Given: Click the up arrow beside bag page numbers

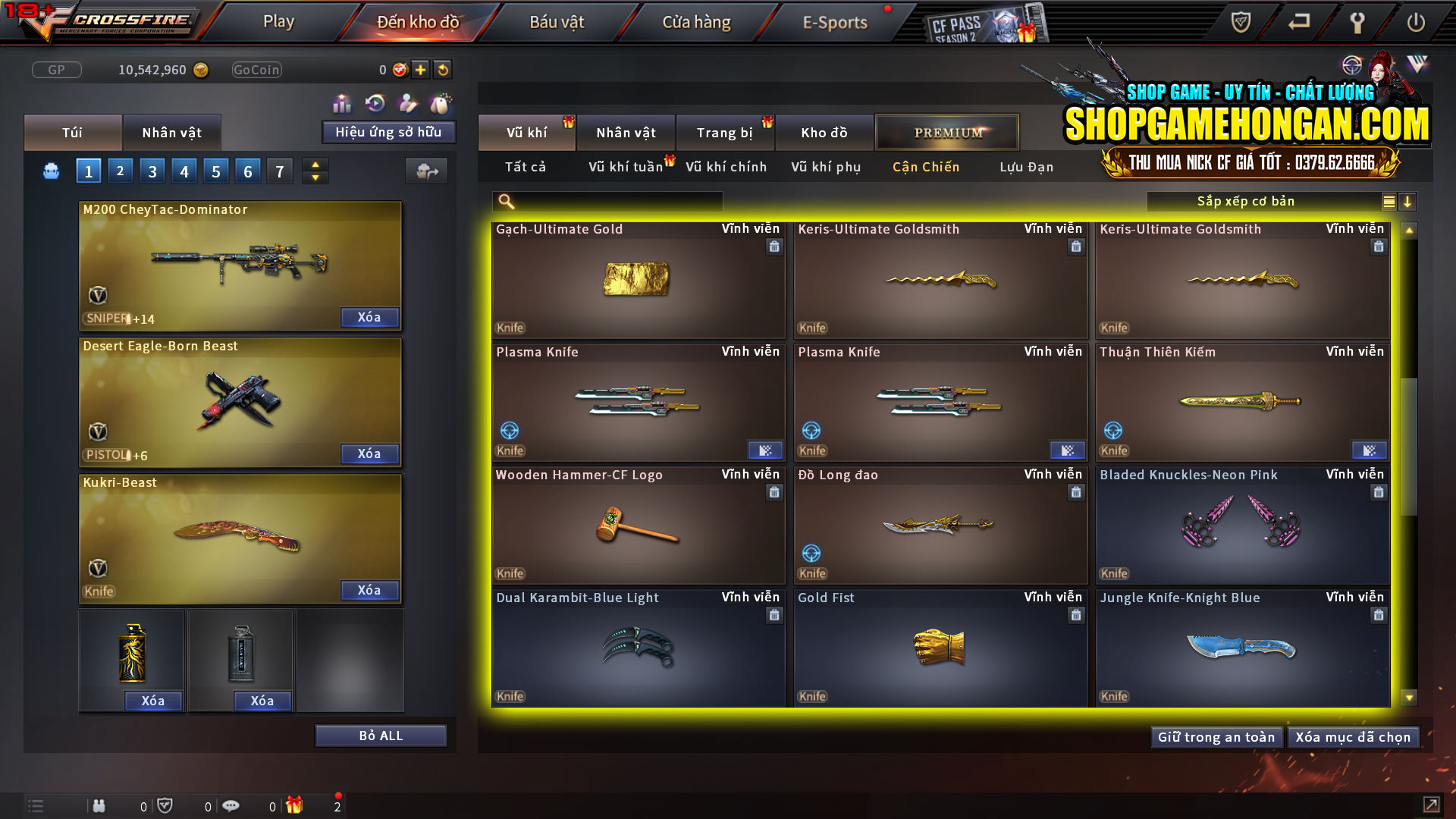Looking at the screenshot, I should pos(315,164).
